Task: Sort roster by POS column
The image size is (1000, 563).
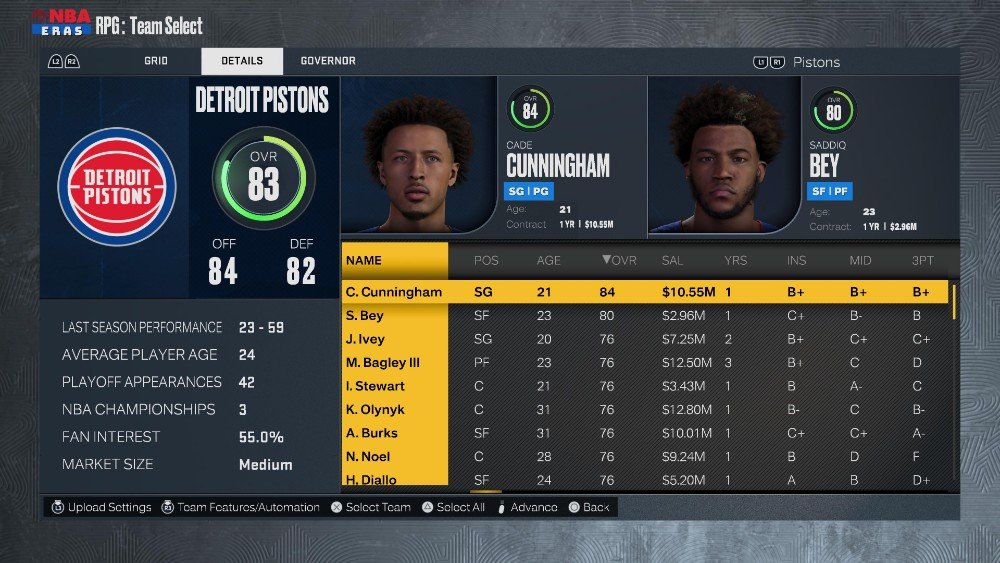Action: 486,261
